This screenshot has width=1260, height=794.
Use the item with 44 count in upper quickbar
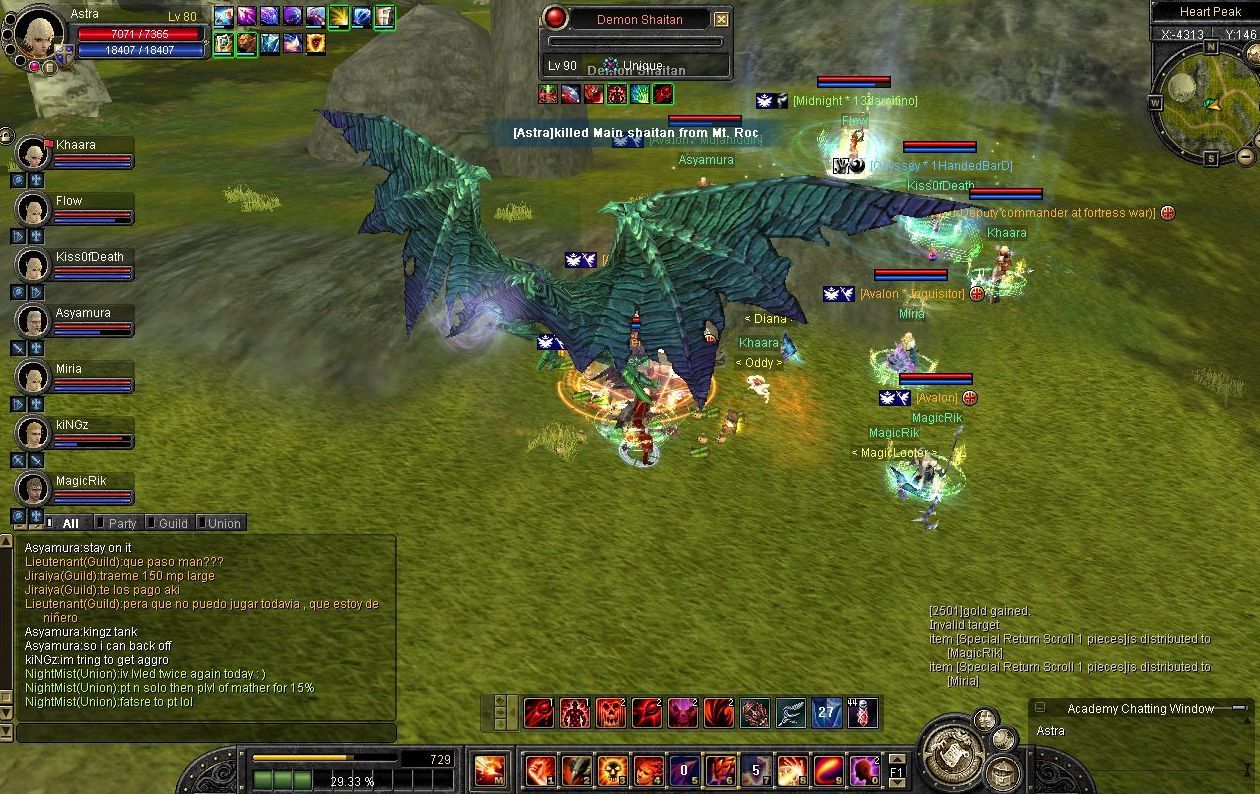(862, 713)
